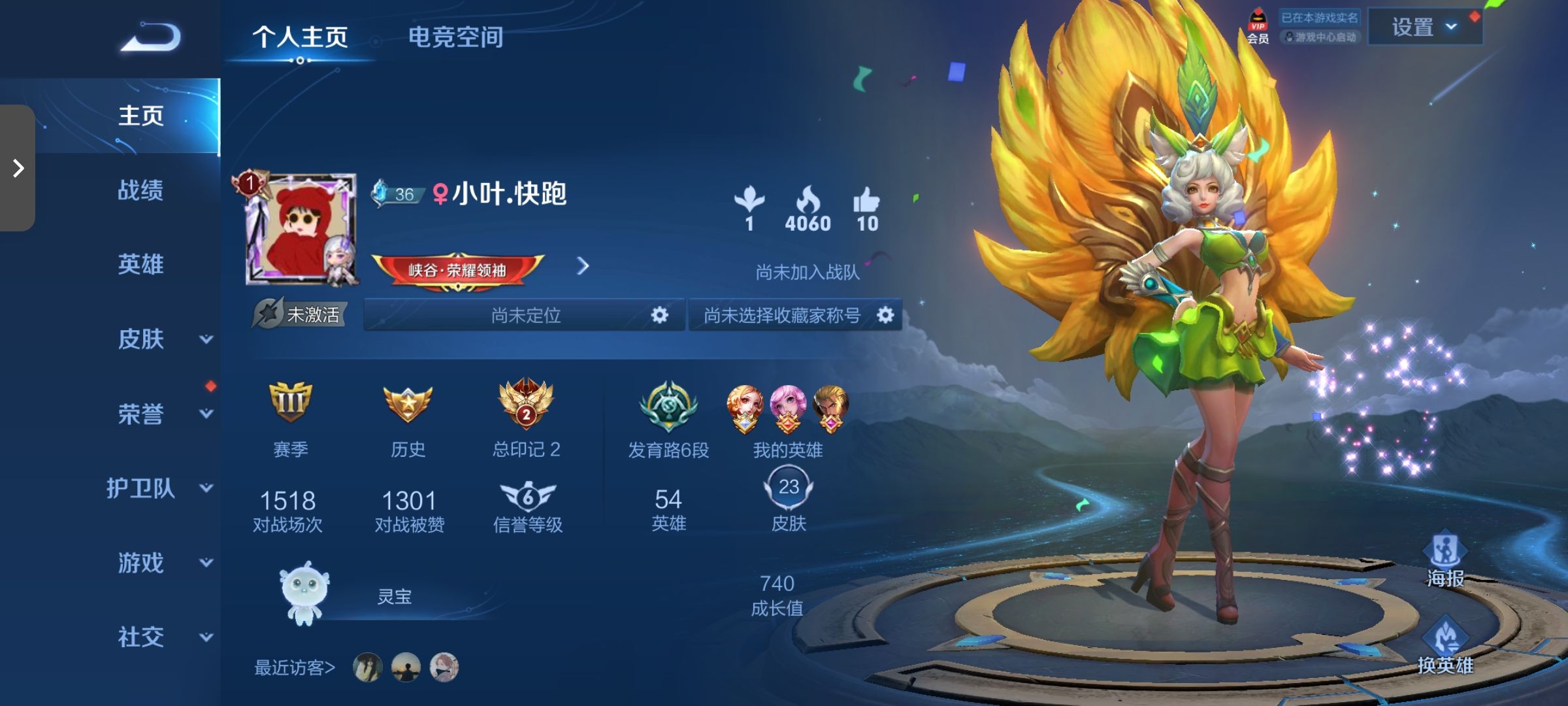Expand the 设置 settings dropdown
This screenshot has width=1568, height=706.
point(1425,27)
